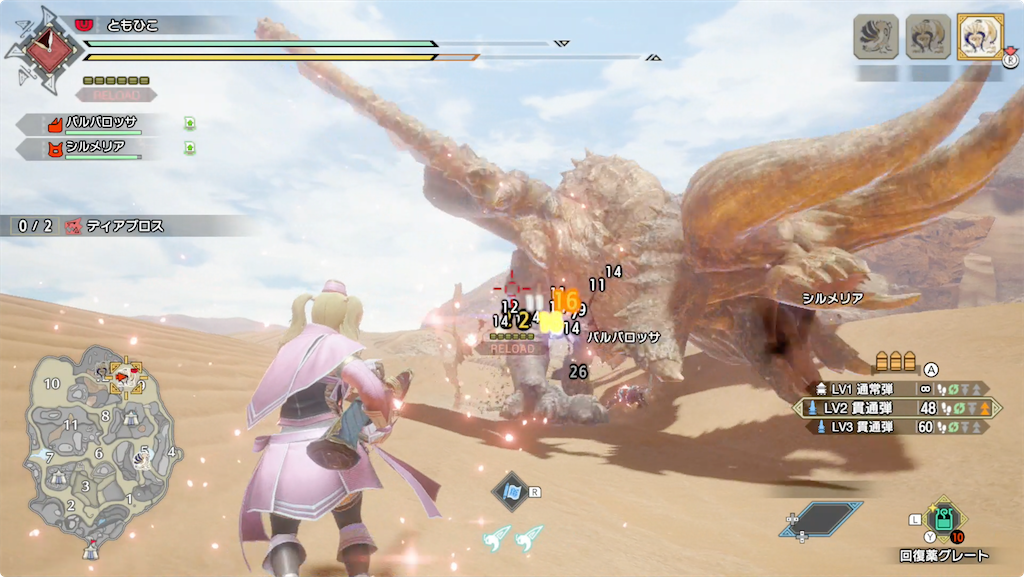Click the ティアブロス quest objective tracker

(110, 227)
